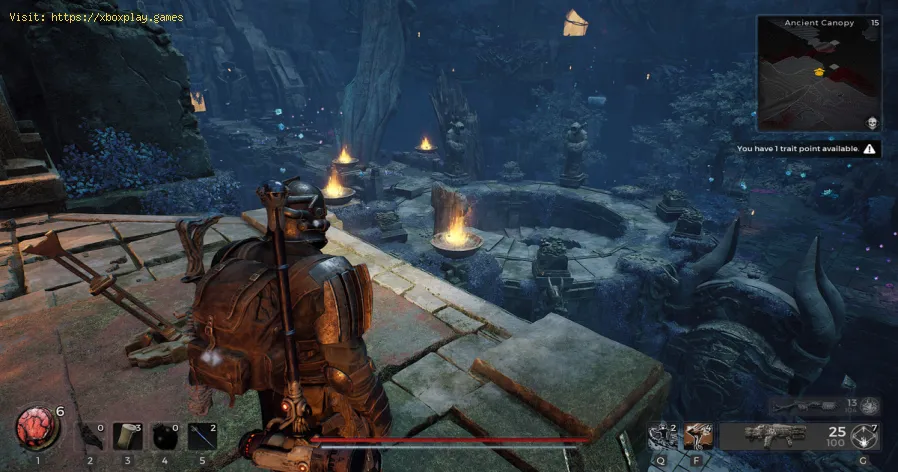Use the Dragon Heart relic

click(x=38, y=427)
